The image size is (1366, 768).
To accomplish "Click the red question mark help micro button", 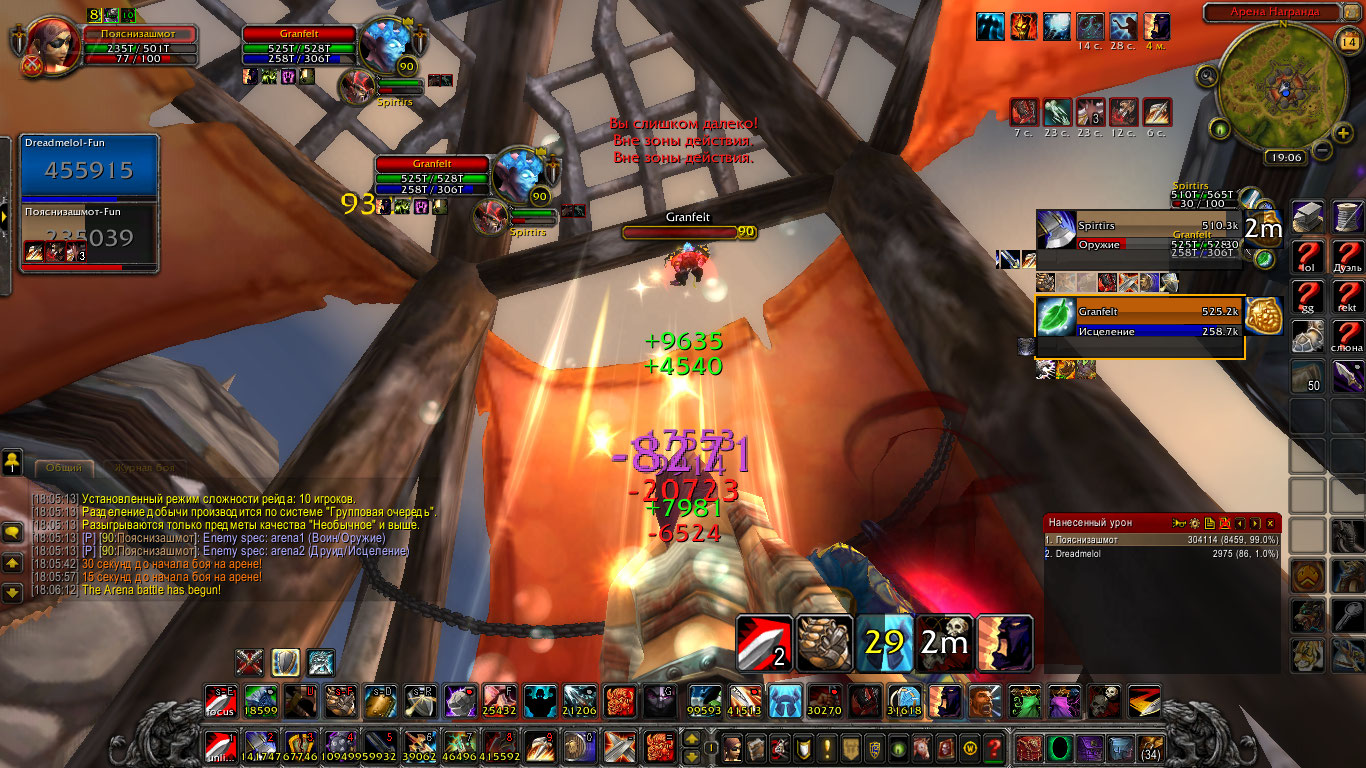I will [x=993, y=747].
